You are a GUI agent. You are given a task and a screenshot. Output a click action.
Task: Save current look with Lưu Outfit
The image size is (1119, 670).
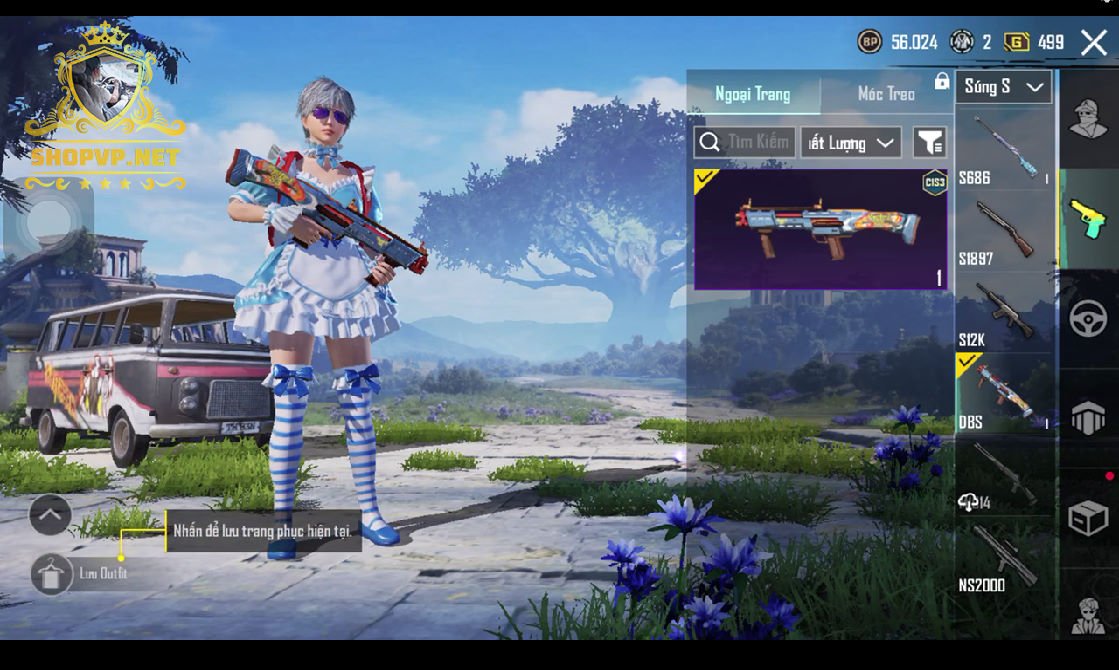pyautogui.click(x=52, y=574)
